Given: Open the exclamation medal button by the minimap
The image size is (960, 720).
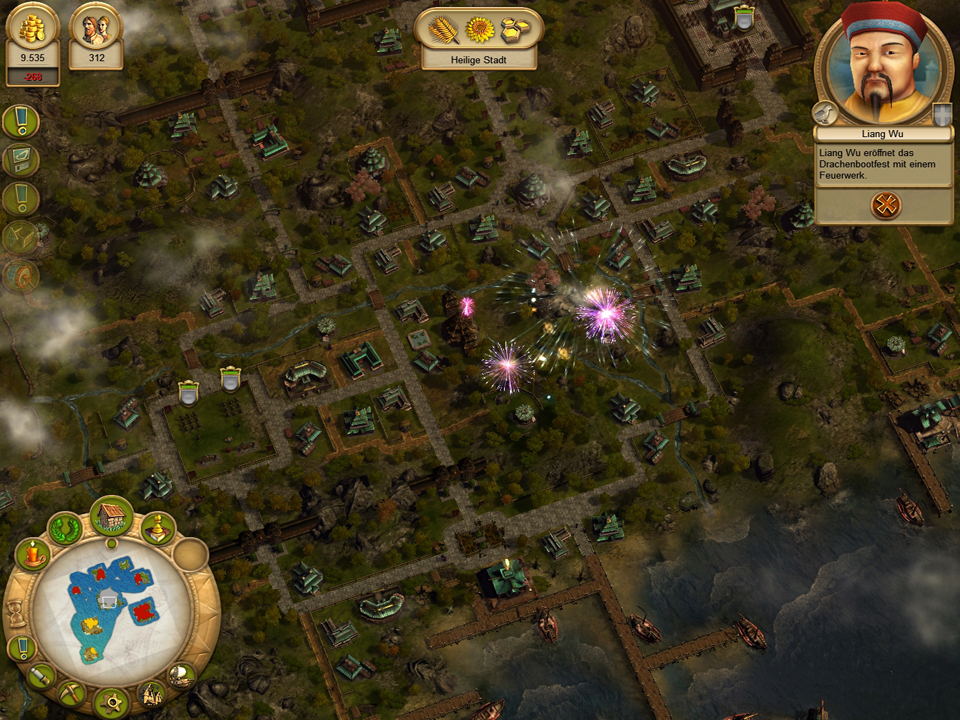Looking at the screenshot, I should click(21, 648).
